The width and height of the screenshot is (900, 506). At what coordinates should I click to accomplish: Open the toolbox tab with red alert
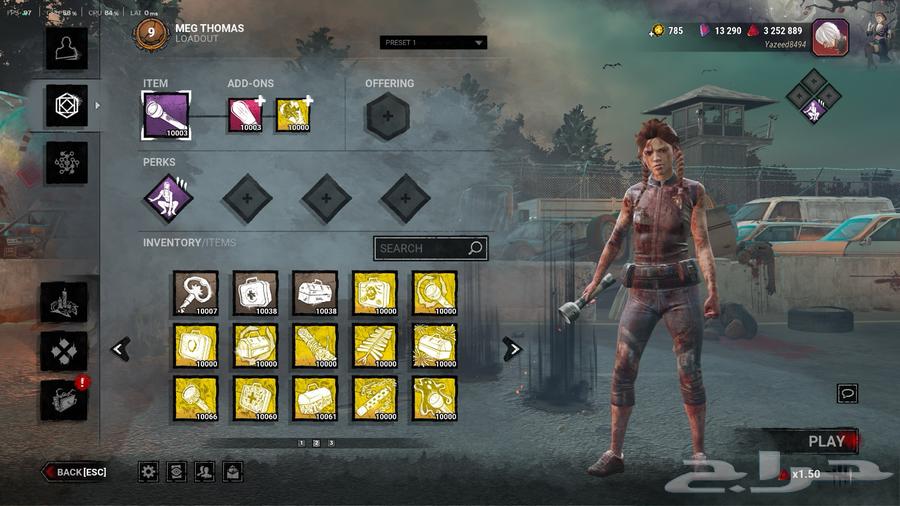65,399
